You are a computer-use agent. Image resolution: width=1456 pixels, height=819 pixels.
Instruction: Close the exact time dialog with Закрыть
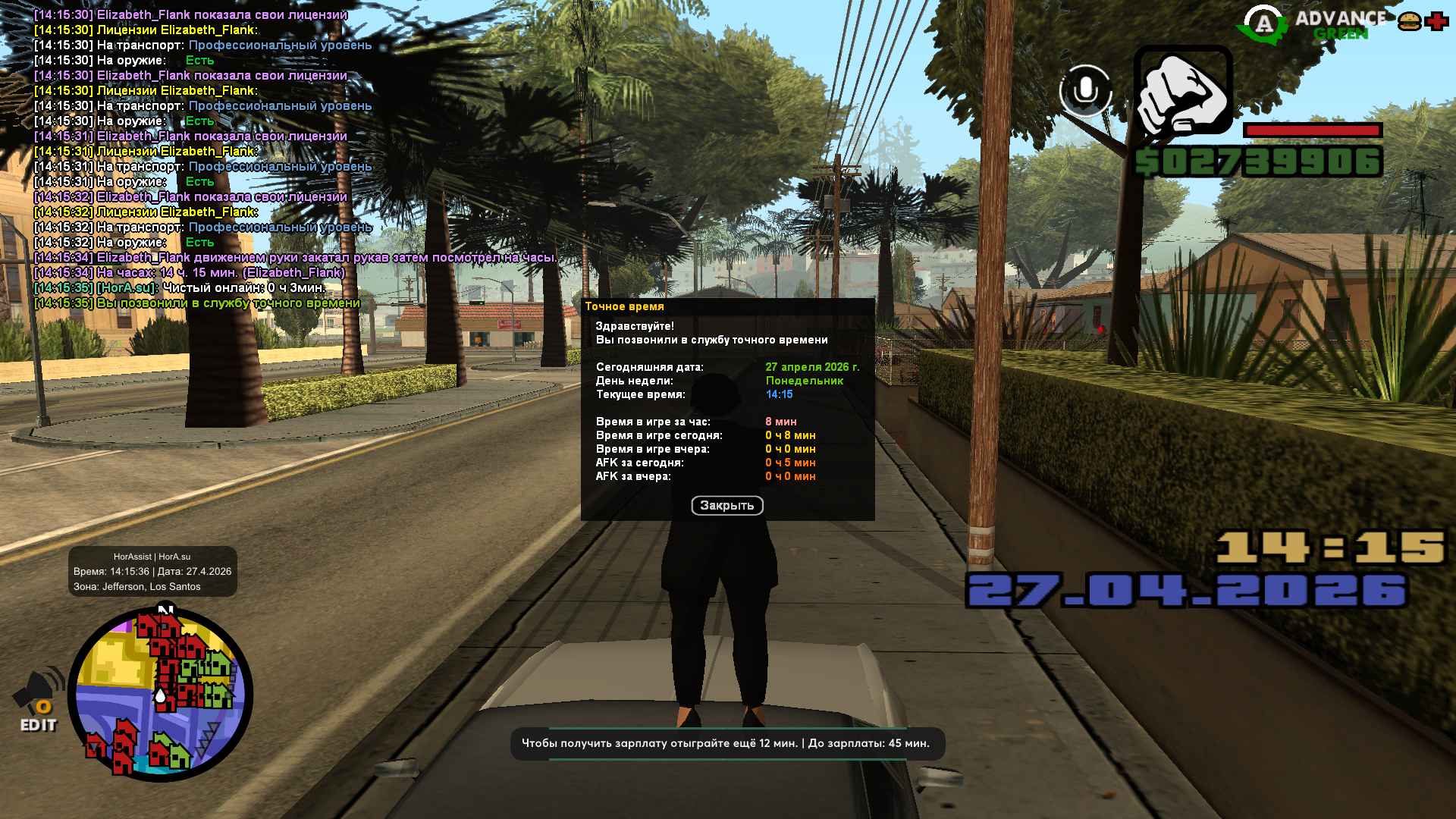(726, 505)
